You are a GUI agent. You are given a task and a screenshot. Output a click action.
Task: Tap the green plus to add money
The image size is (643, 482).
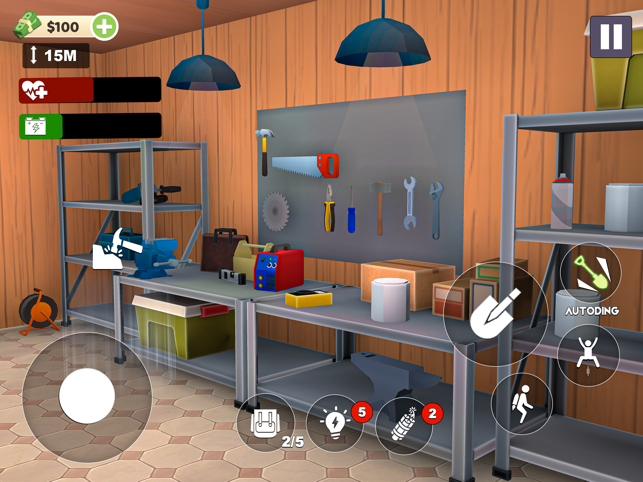(x=104, y=27)
